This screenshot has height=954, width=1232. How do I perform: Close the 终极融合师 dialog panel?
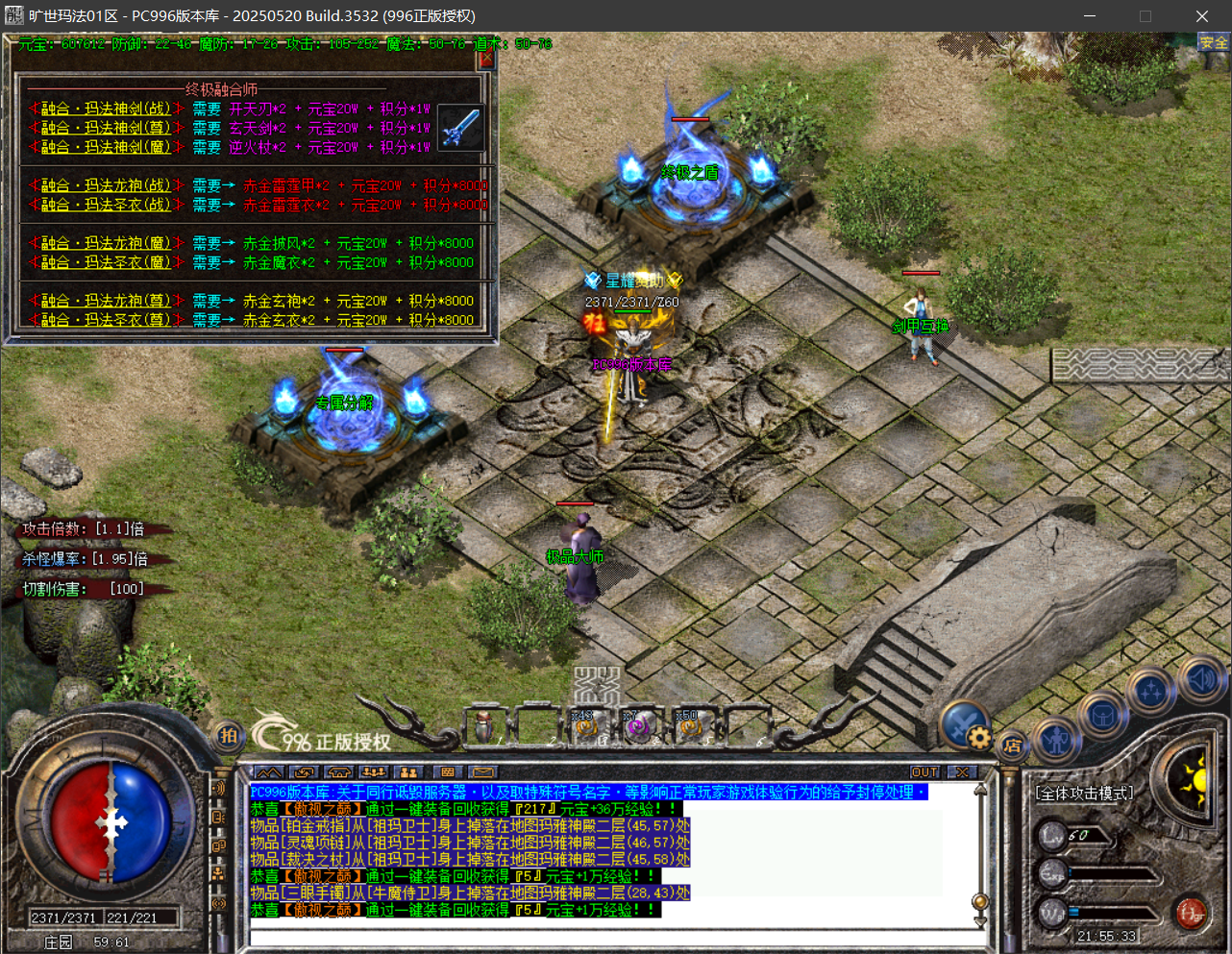click(486, 59)
